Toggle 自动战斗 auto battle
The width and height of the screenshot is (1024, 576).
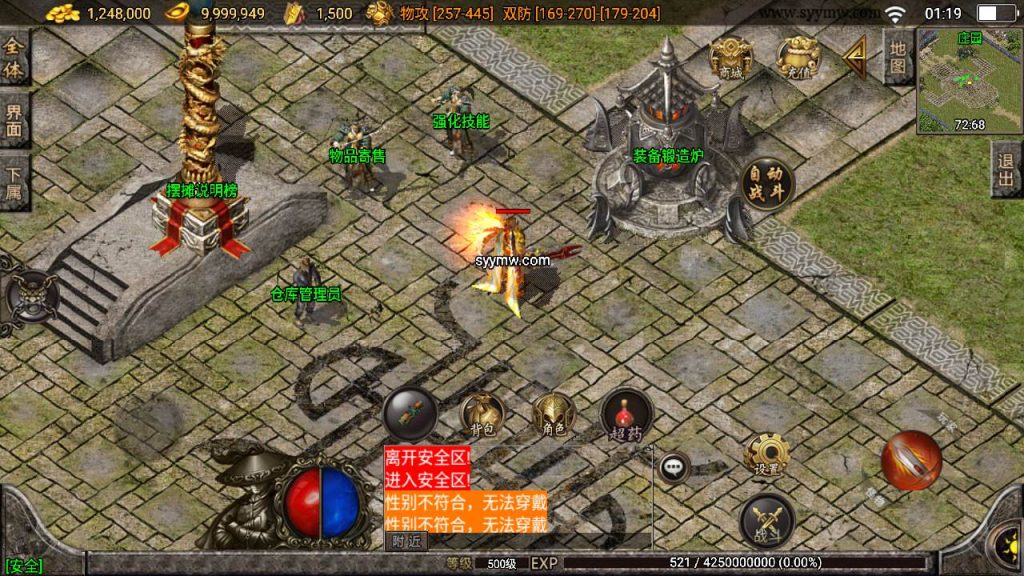point(767,184)
